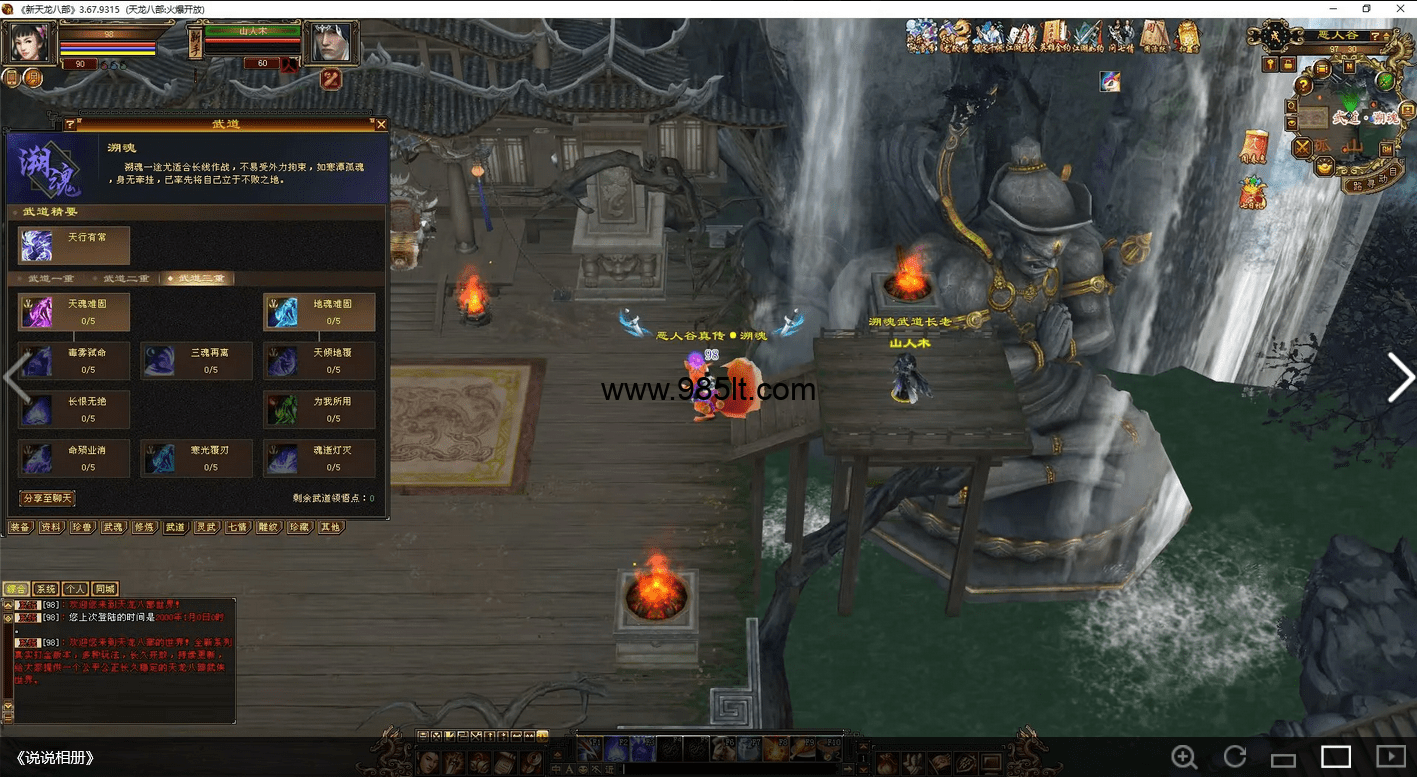Select the 天魂难固 skill node
1417x777 pixels.
(74, 312)
